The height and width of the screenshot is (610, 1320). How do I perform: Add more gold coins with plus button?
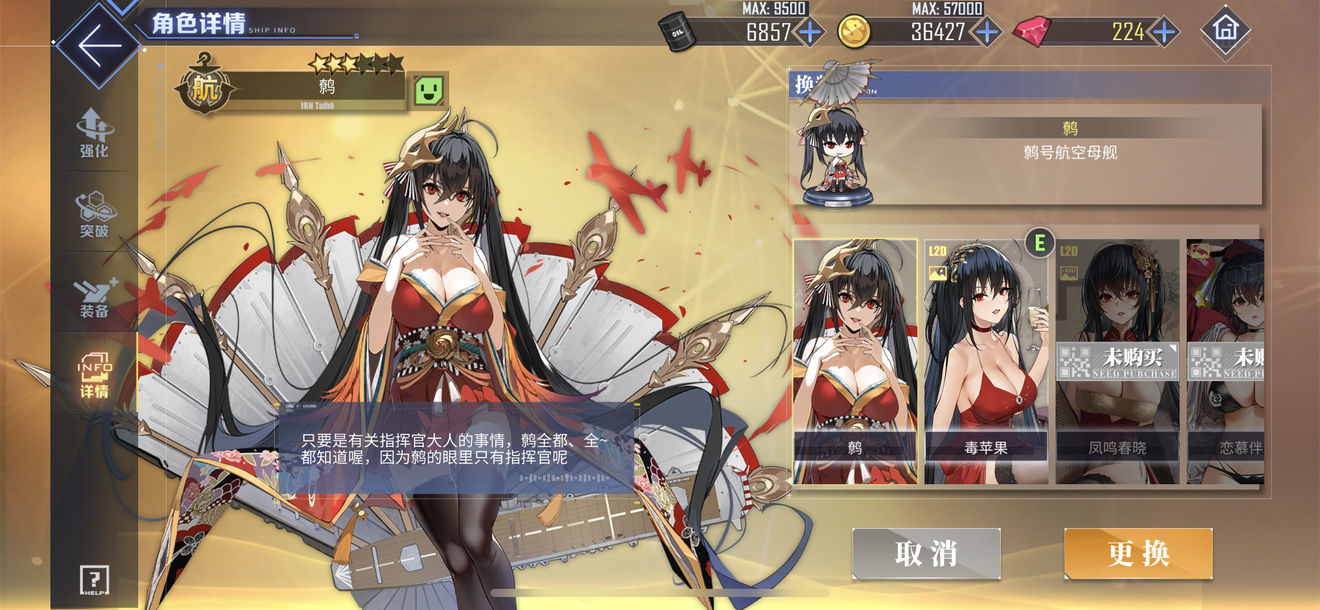tap(987, 31)
